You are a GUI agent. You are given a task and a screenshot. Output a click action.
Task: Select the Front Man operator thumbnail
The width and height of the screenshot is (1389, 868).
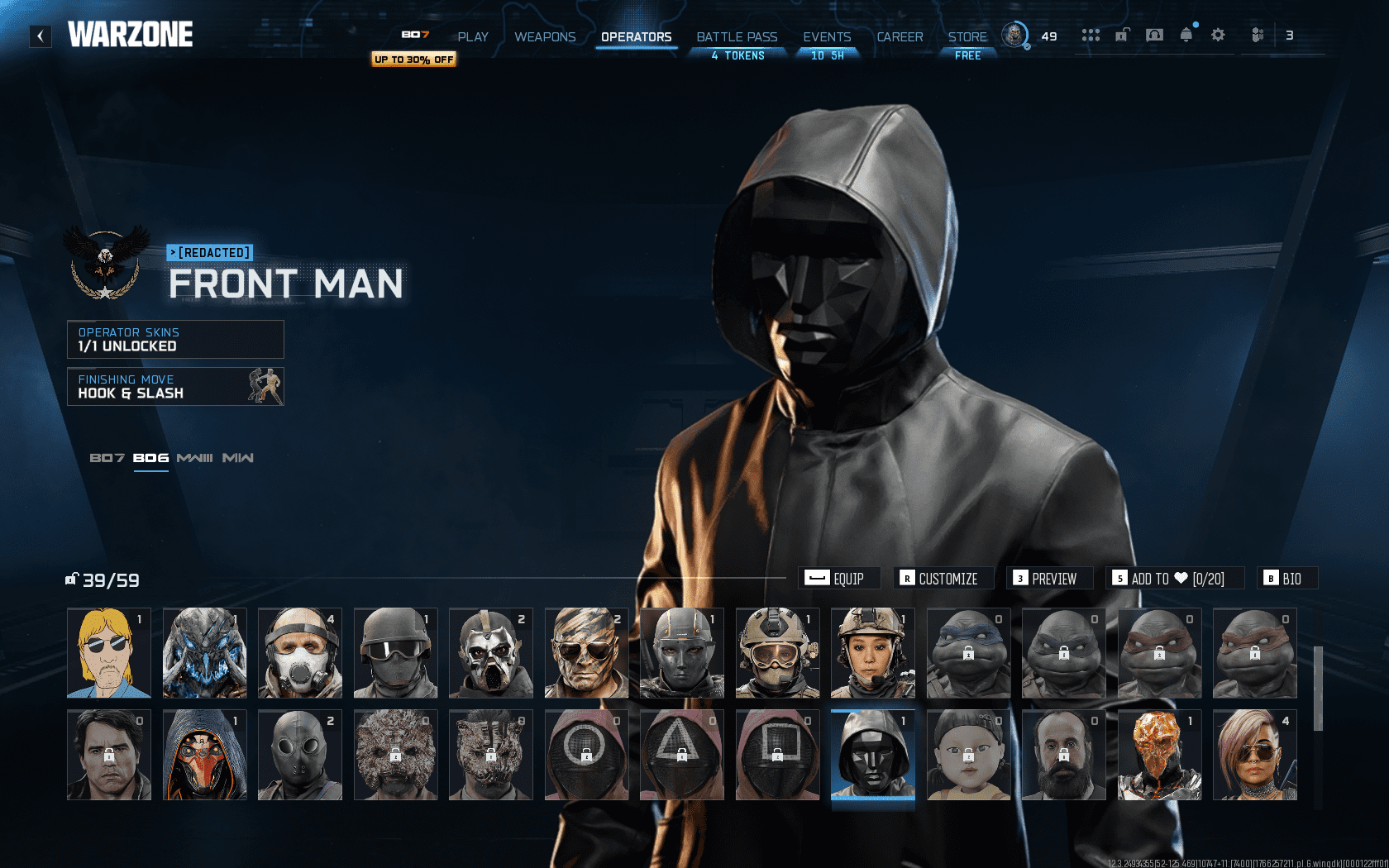872,754
